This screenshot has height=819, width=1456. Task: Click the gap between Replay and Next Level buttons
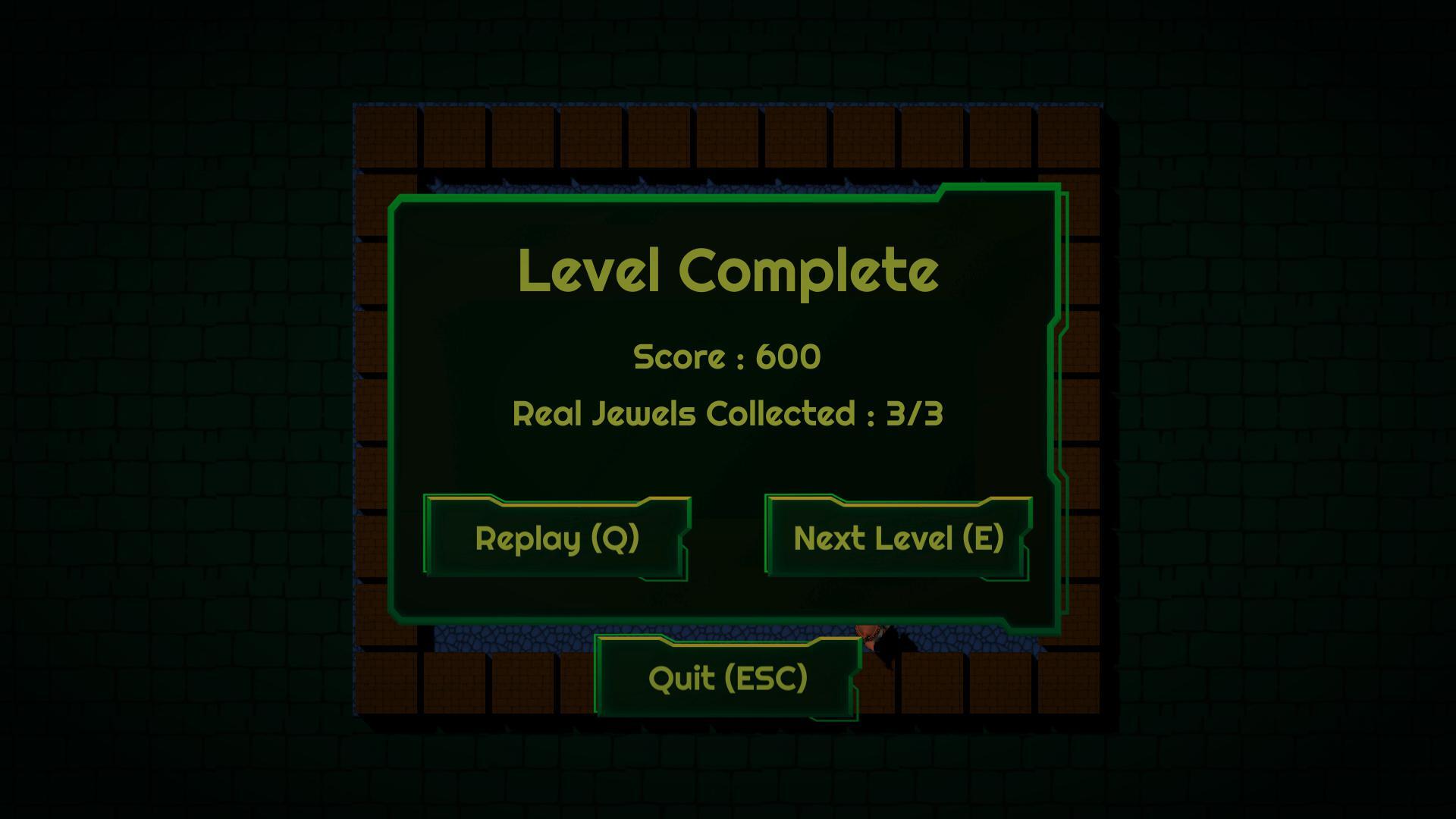728,538
